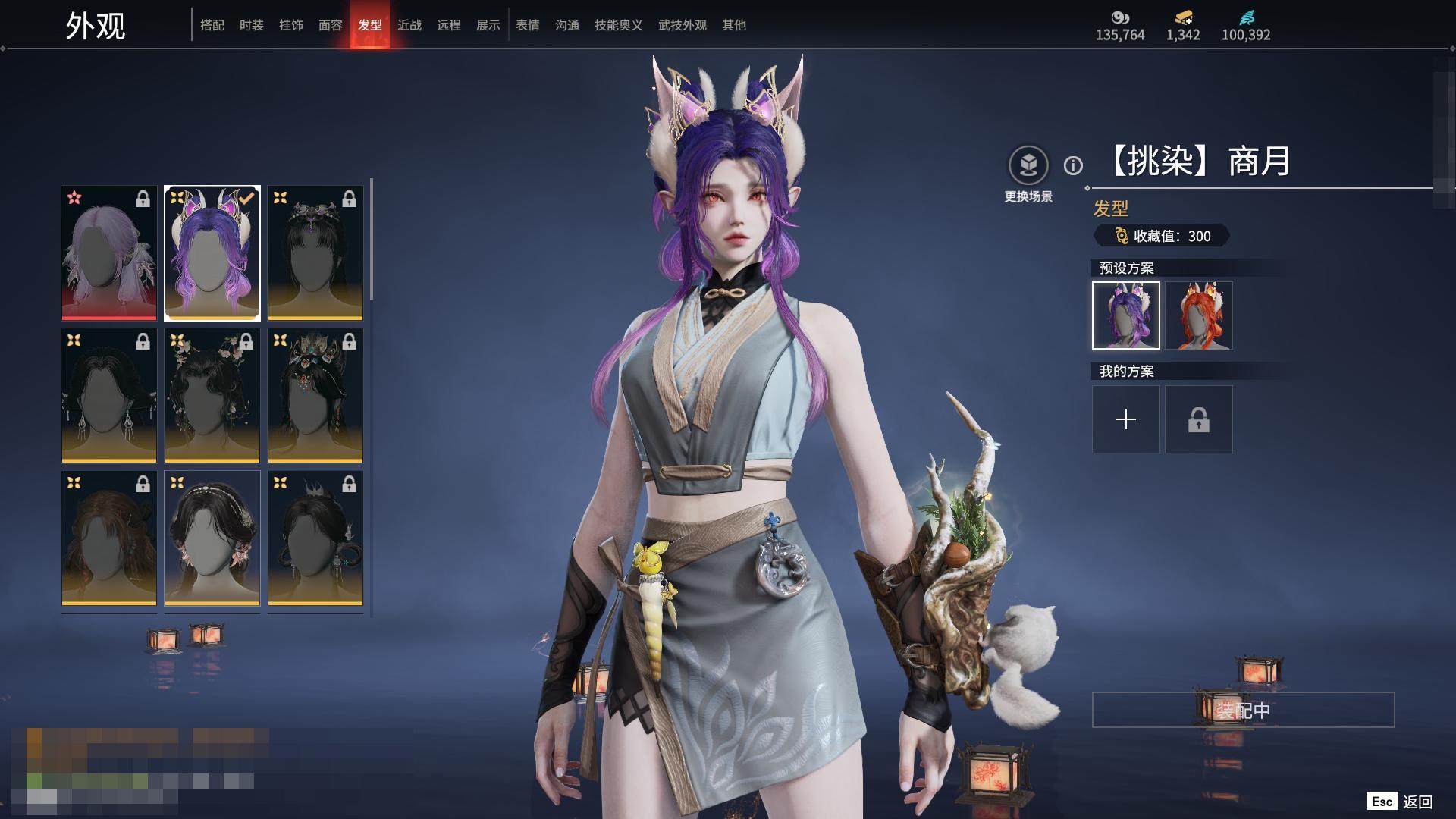Open the 表情 emotes tab
1456x819 pixels.
[528, 25]
